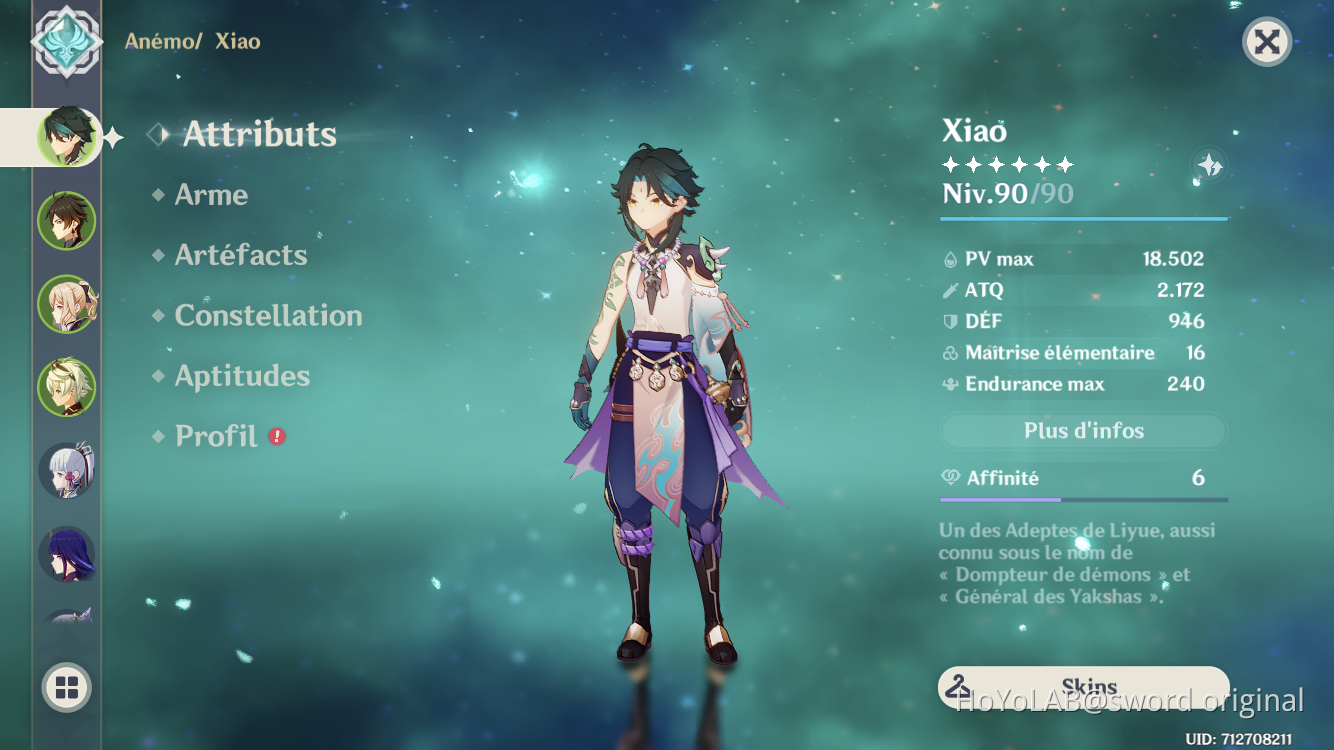1334x750 pixels.
Task: Expand the Attributs section header
Action: (x=258, y=135)
